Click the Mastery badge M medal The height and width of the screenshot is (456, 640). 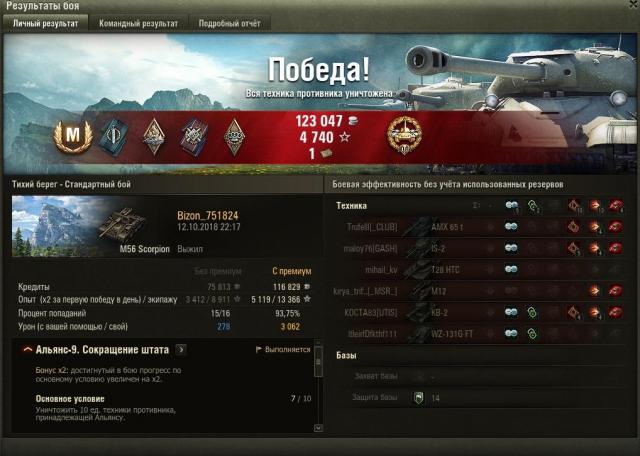tap(72, 136)
